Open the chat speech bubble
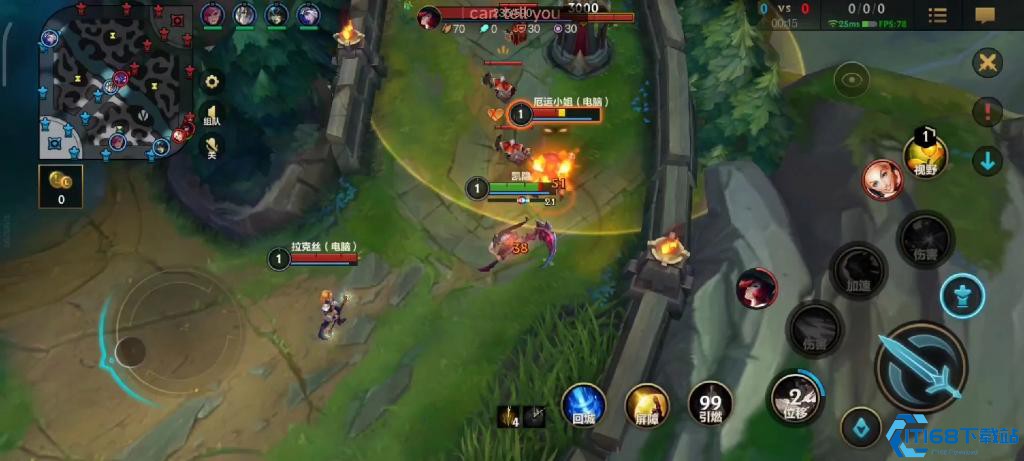The width and height of the screenshot is (1024, 461). 985,15
